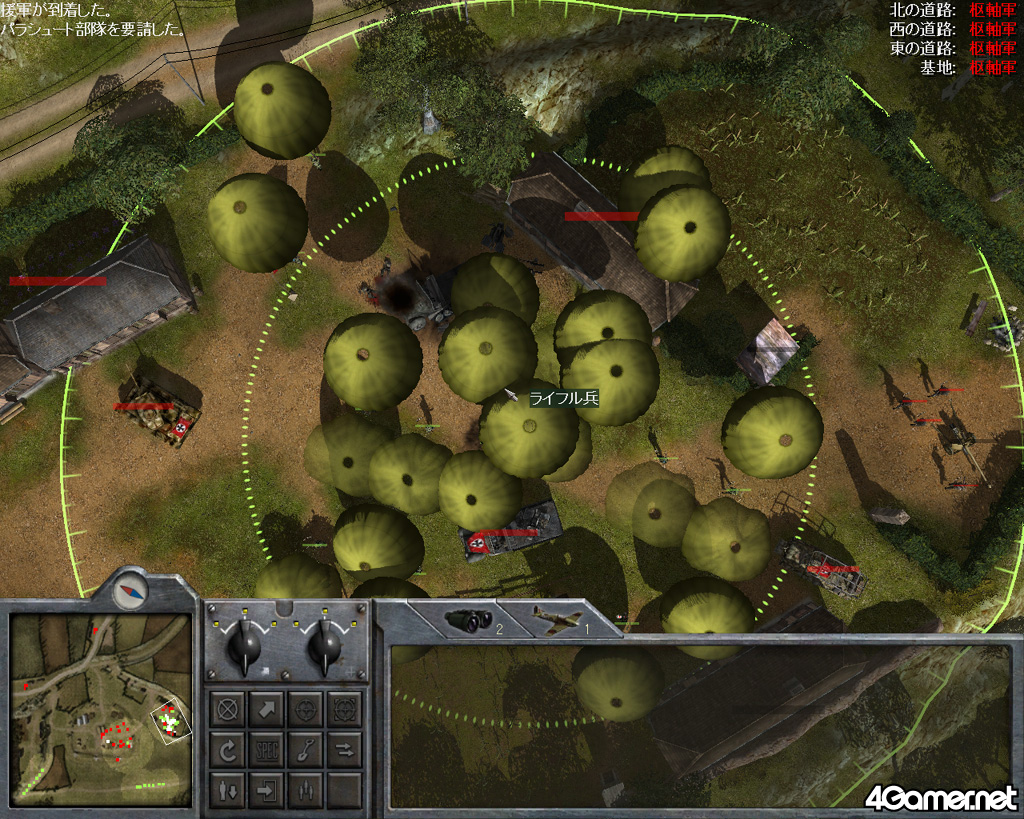Activate the crossed-circle stop command

point(229,709)
